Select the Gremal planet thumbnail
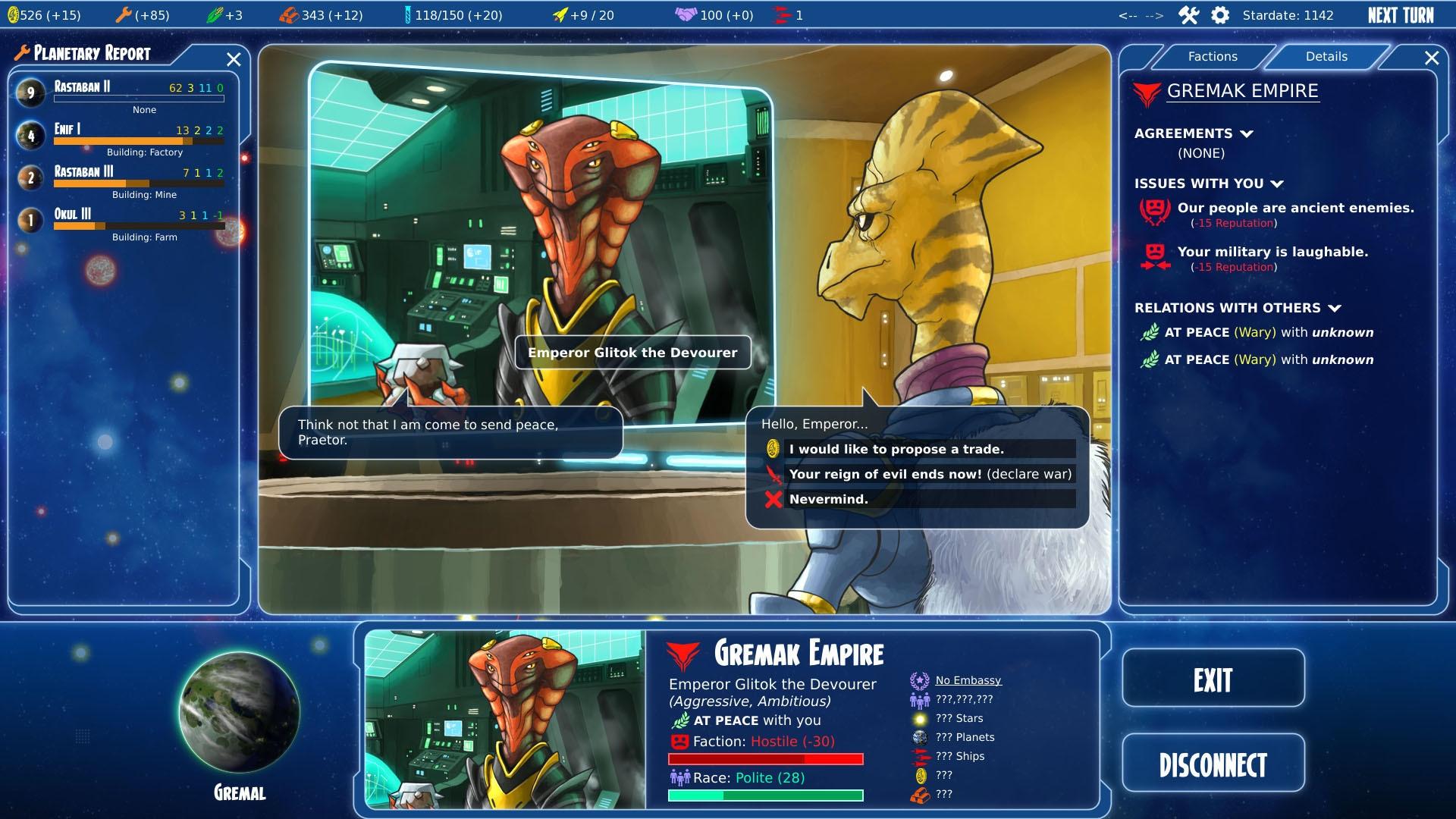Viewport: 1456px width, 819px height. pos(239,711)
